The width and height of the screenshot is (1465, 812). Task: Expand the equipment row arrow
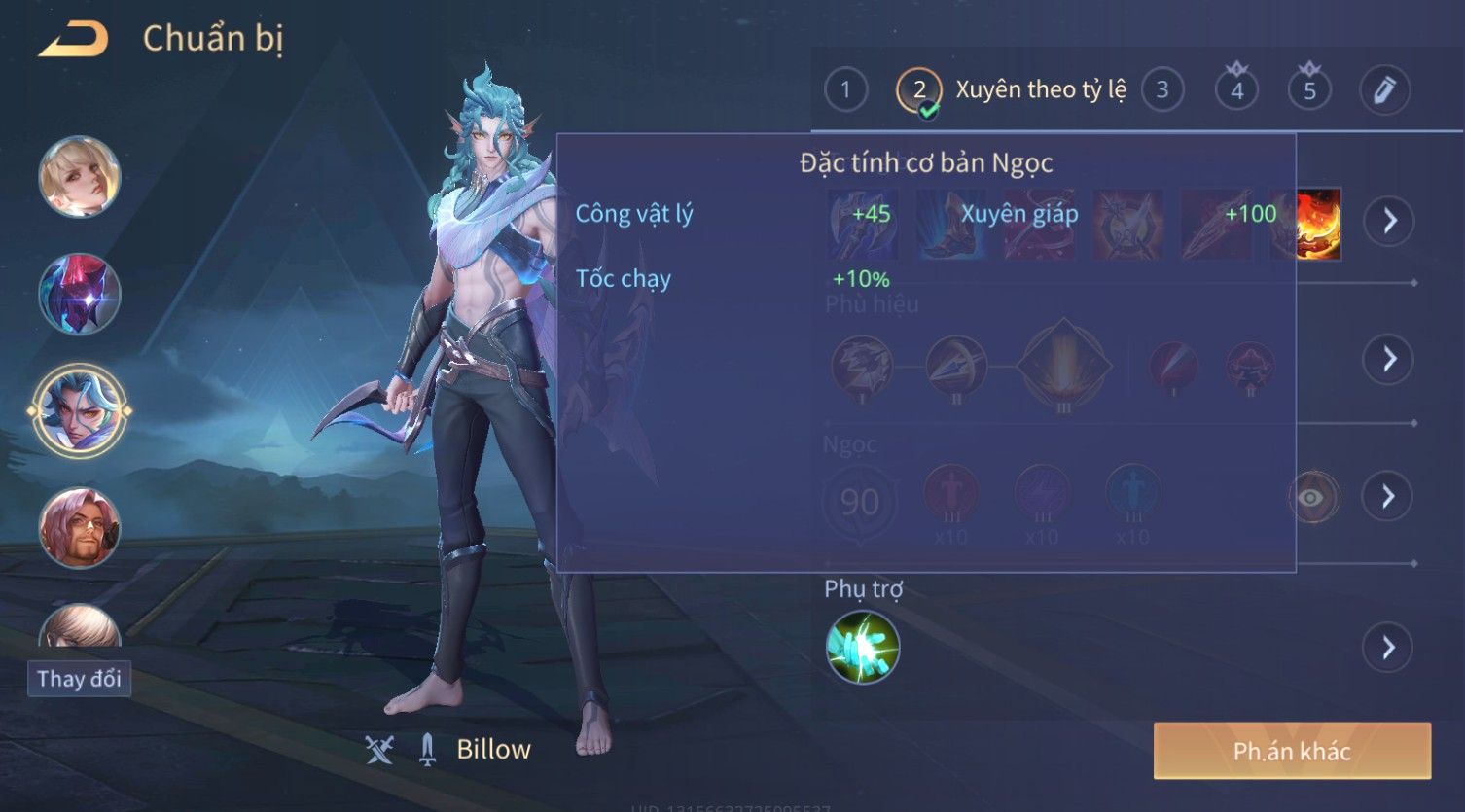[x=1388, y=222]
